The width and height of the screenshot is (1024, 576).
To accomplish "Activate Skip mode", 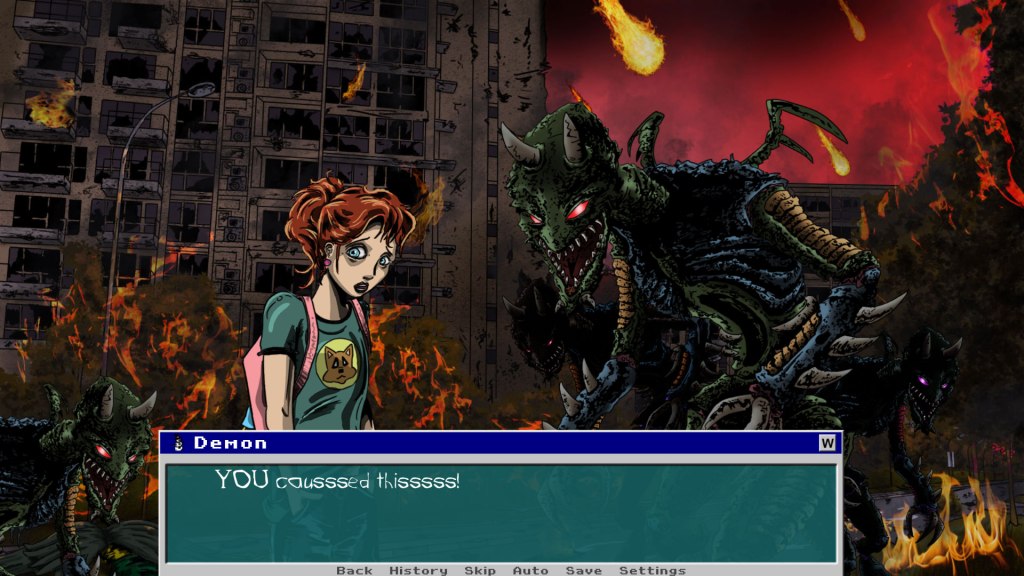I will (480, 570).
